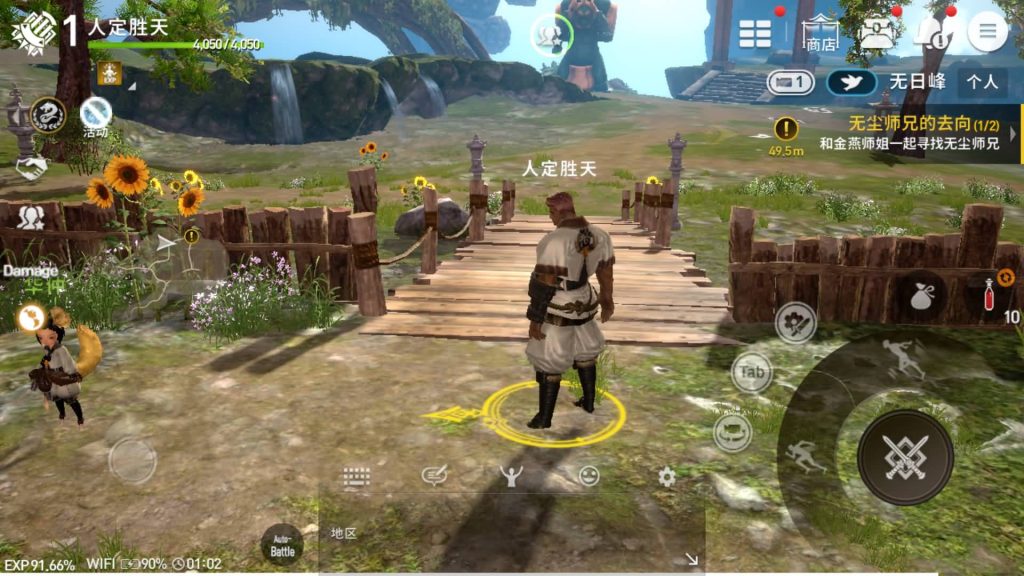The image size is (1024, 576).
Task: Tap the Tab target switch button
Action: pos(752,372)
